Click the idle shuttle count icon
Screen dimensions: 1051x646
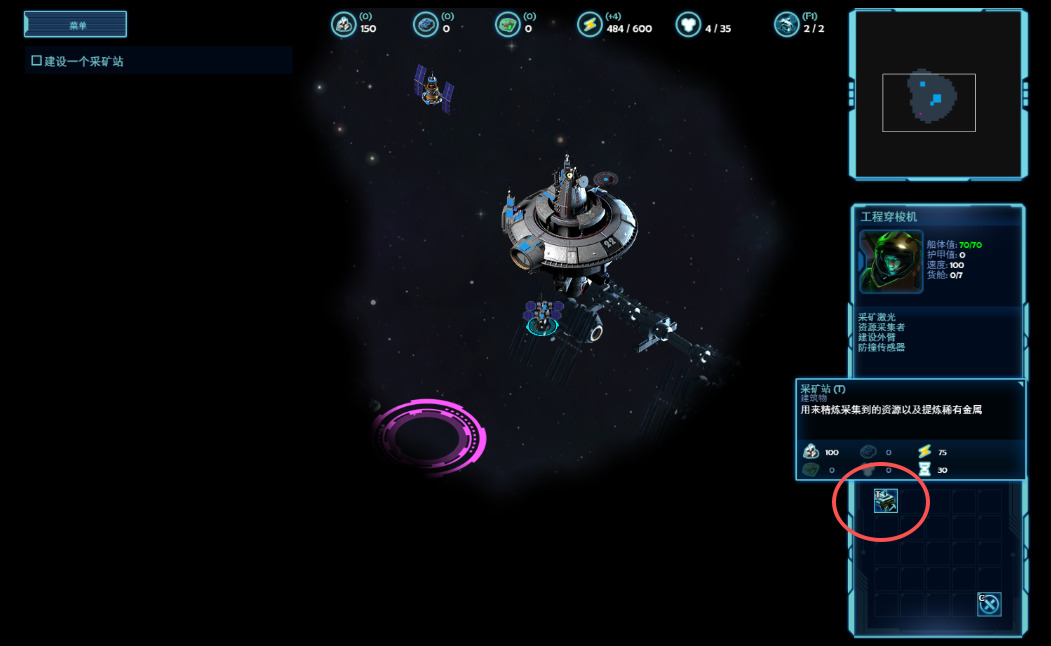pyautogui.click(x=787, y=25)
